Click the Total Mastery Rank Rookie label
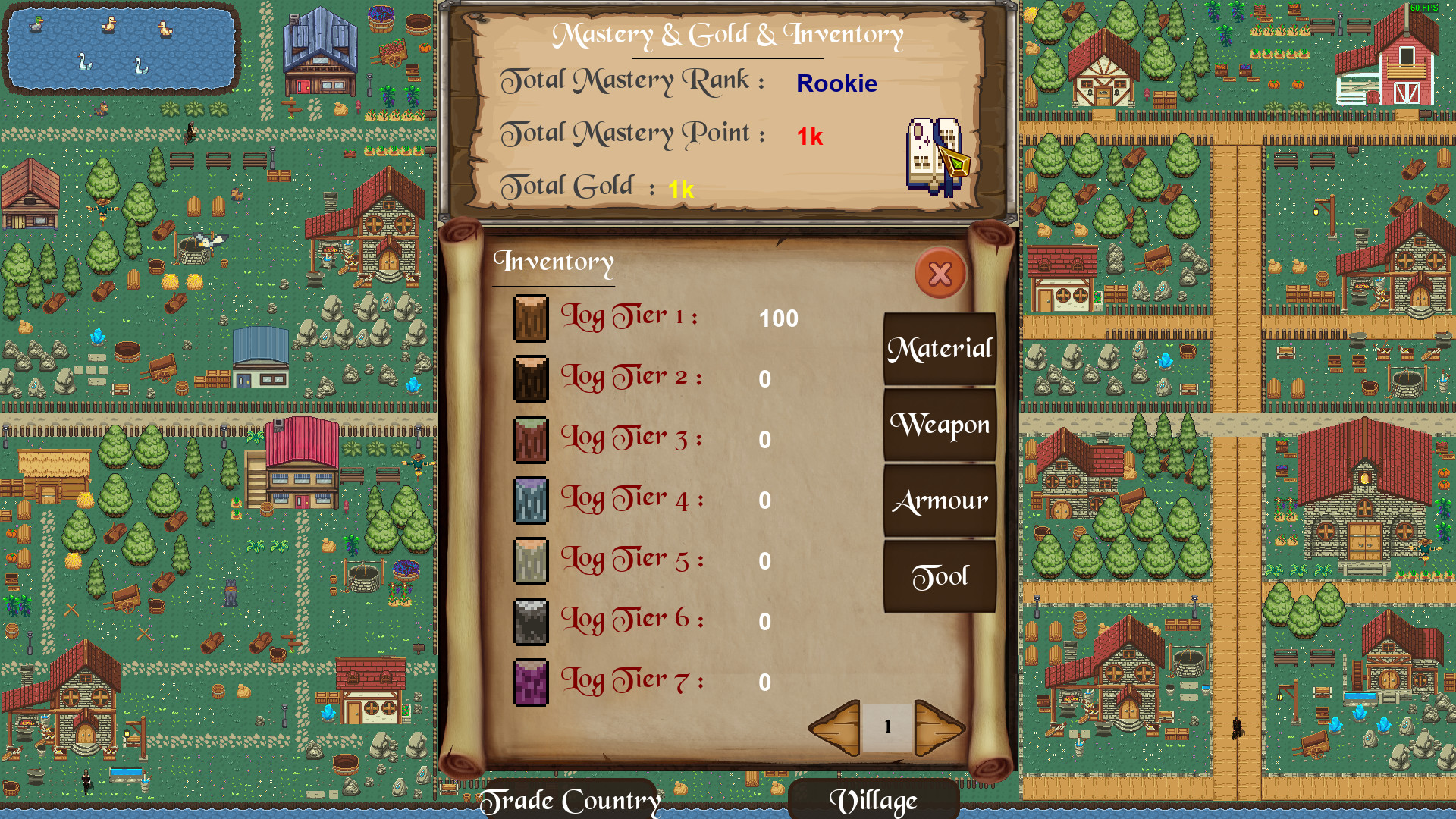This screenshot has width=1456, height=819. (x=836, y=85)
